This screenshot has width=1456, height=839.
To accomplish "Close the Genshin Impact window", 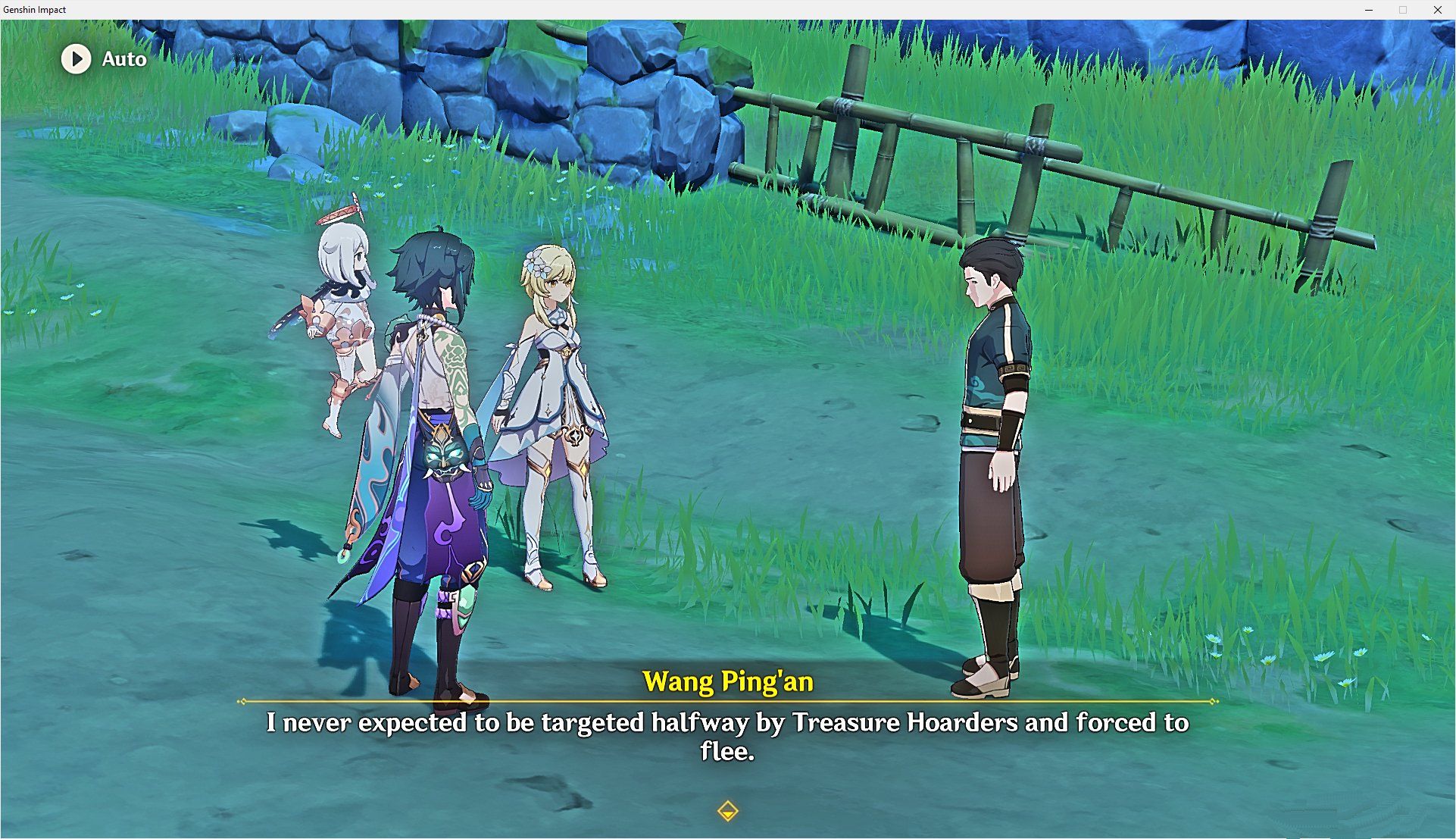I will point(1438,10).
